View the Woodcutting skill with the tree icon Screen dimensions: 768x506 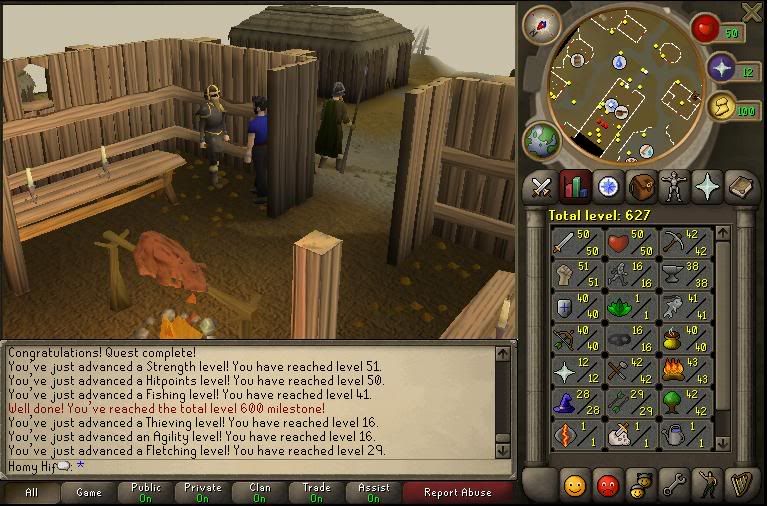(687, 404)
